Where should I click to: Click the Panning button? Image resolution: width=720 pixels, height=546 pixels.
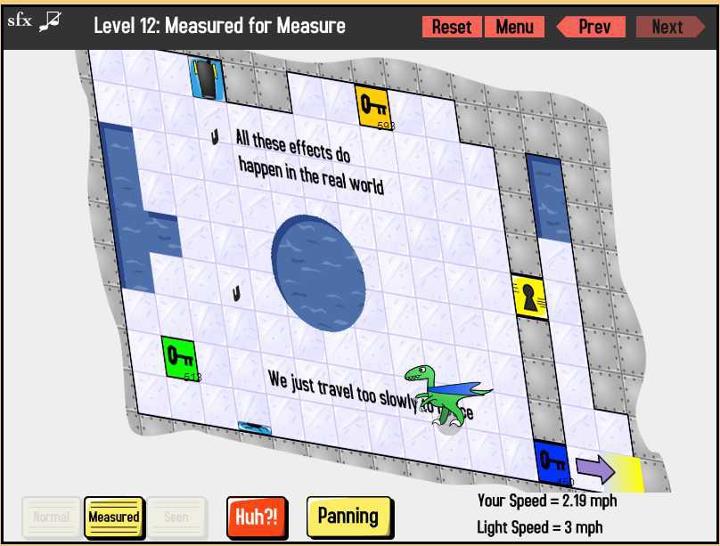click(348, 516)
